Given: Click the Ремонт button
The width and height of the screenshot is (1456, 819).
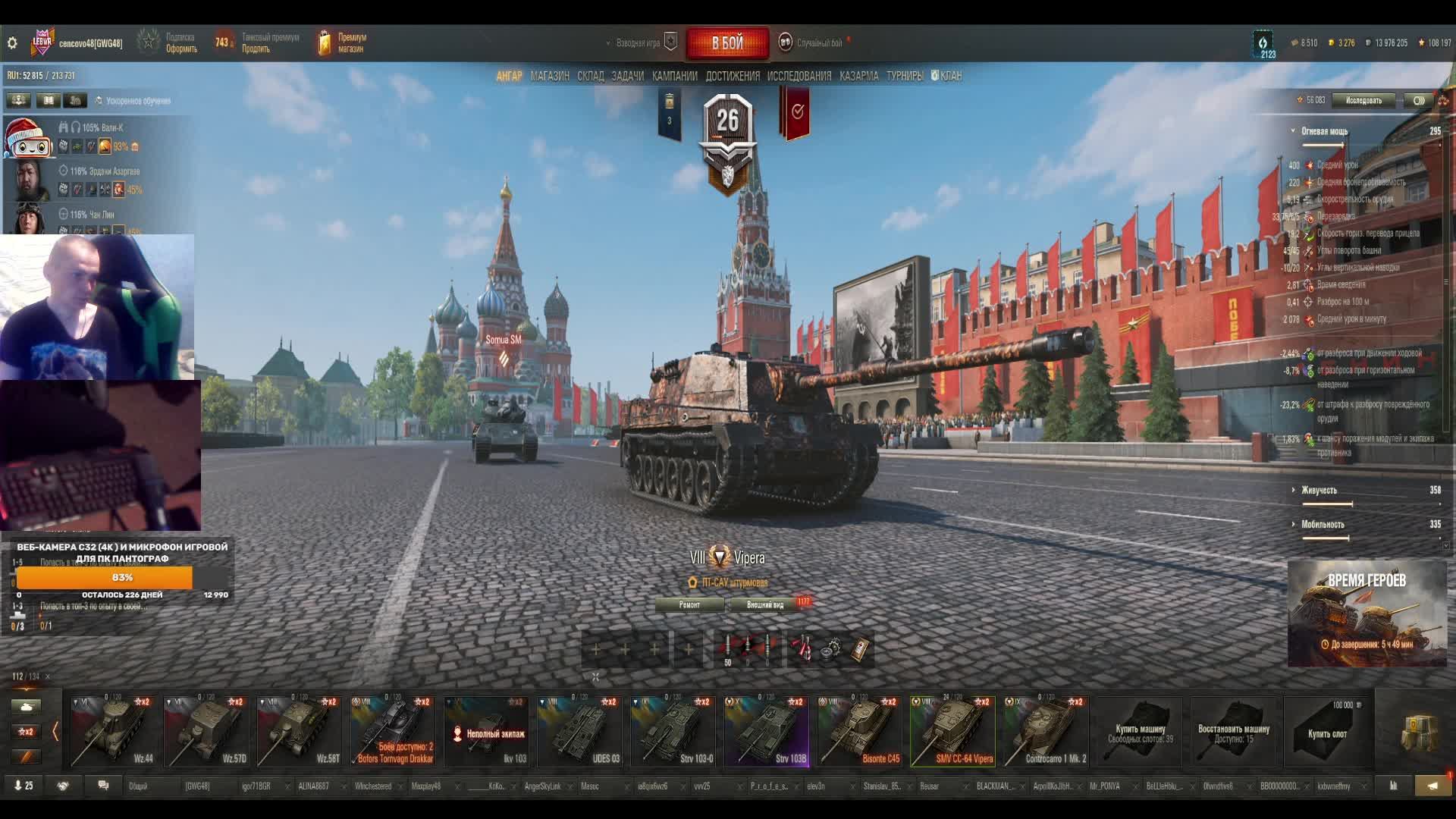Looking at the screenshot, I should (x=689, y=604).
